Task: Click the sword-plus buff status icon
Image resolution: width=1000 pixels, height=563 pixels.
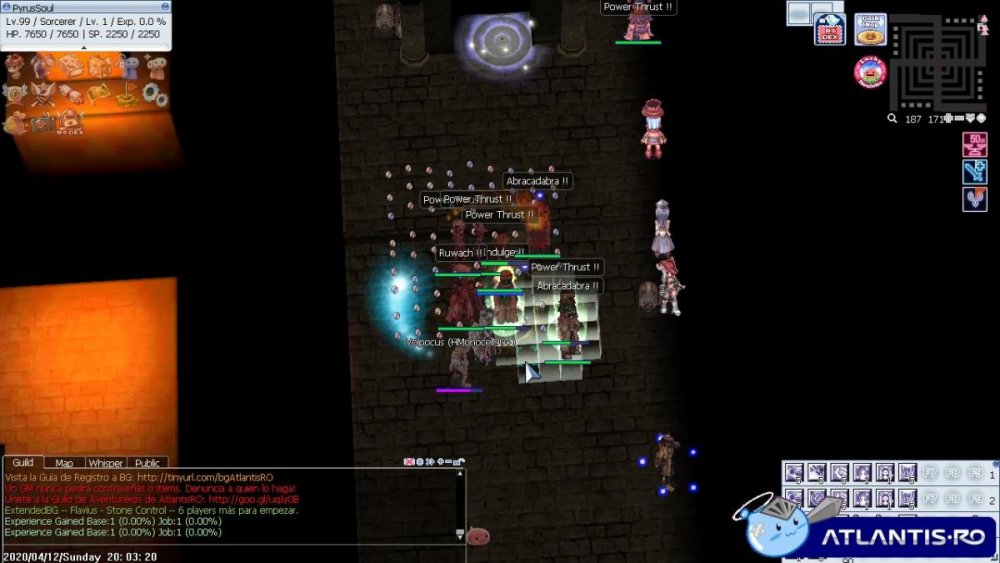Action: tap(974, 171)
